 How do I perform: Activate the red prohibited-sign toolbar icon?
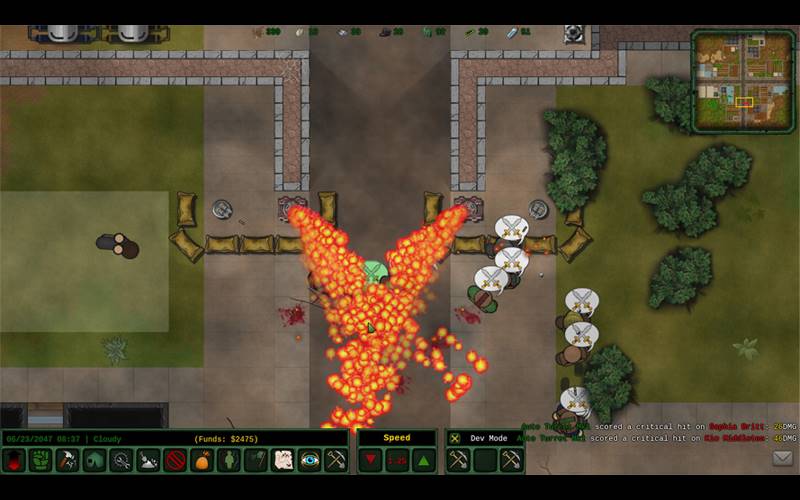click(175, 461)
